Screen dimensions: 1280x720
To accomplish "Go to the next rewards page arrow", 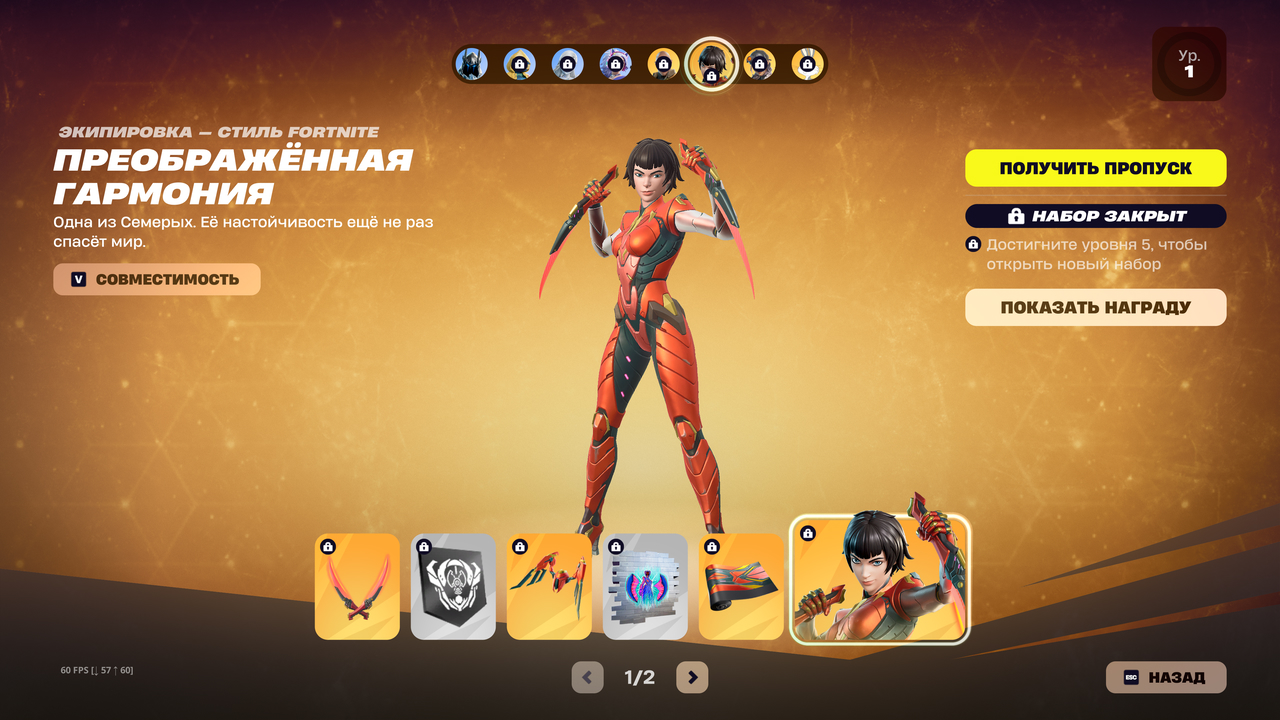I will pos(692,677).
